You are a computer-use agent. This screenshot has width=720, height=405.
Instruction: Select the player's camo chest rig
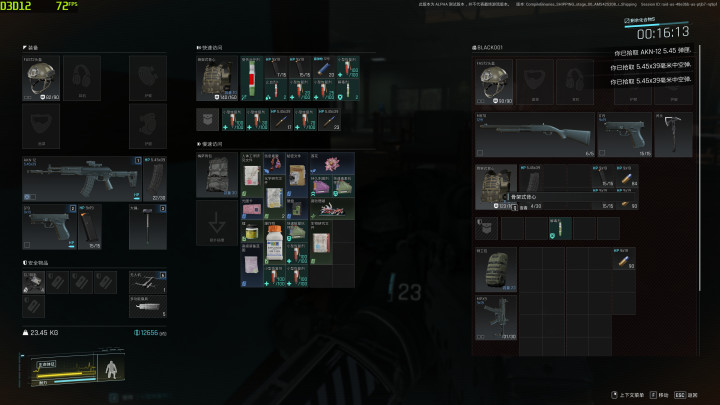[x=213, y=80]
